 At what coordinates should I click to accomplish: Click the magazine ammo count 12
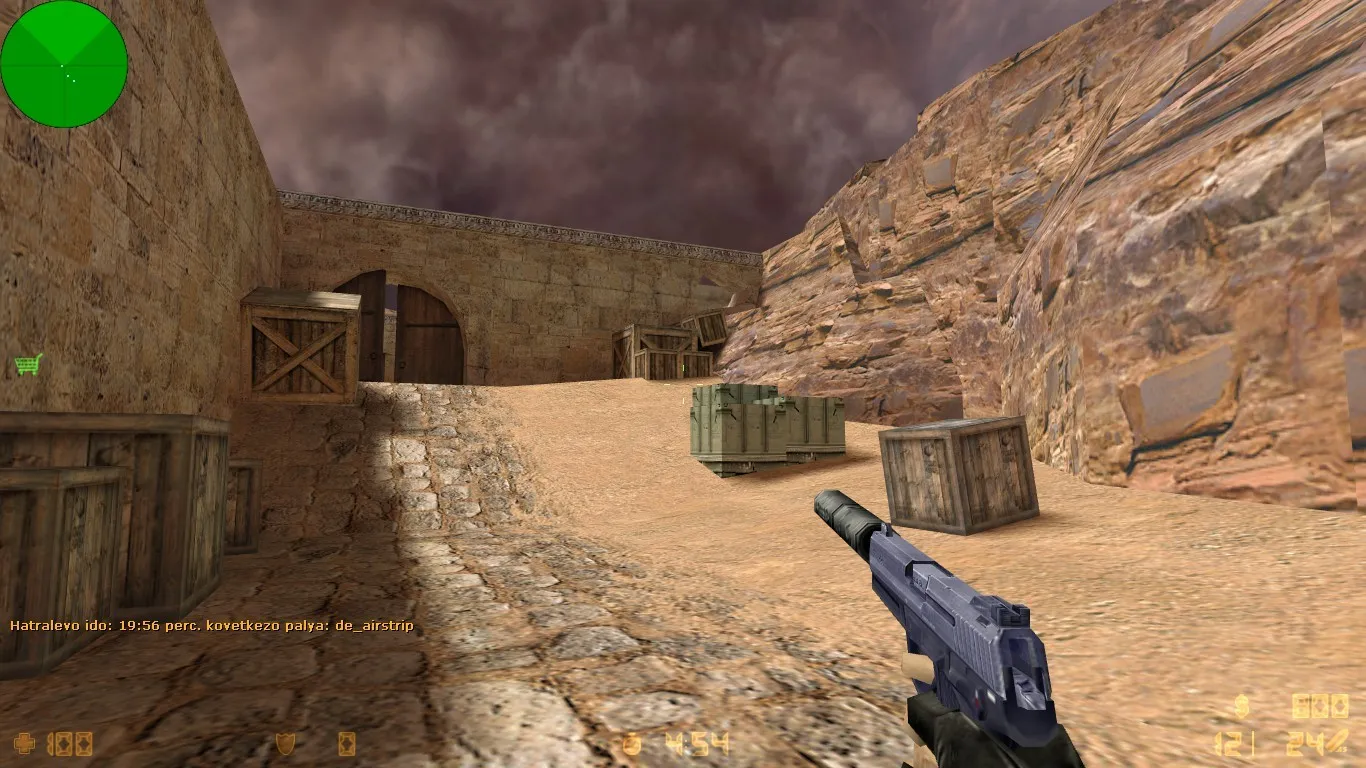pyautogui.click(x=1228, y=743)
